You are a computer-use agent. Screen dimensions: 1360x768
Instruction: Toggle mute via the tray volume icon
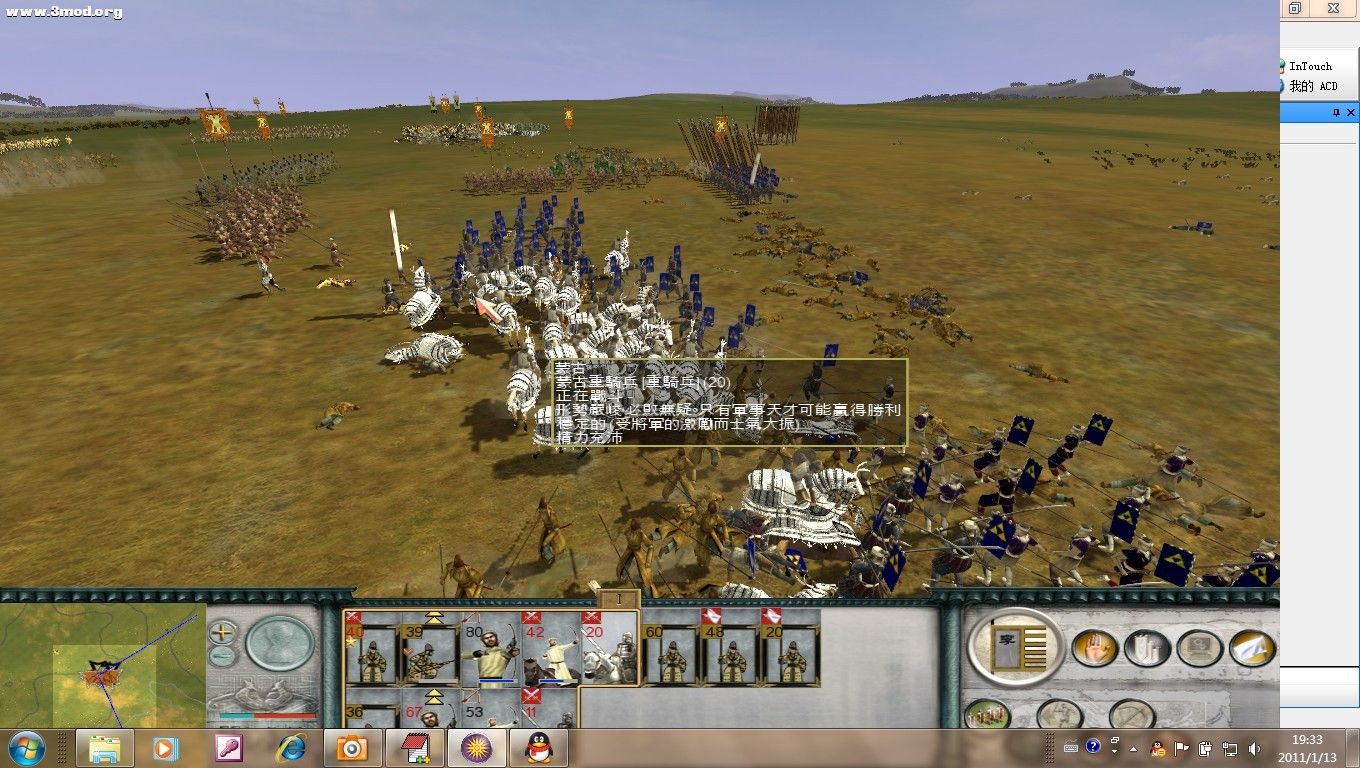(x=1254, y=749)
